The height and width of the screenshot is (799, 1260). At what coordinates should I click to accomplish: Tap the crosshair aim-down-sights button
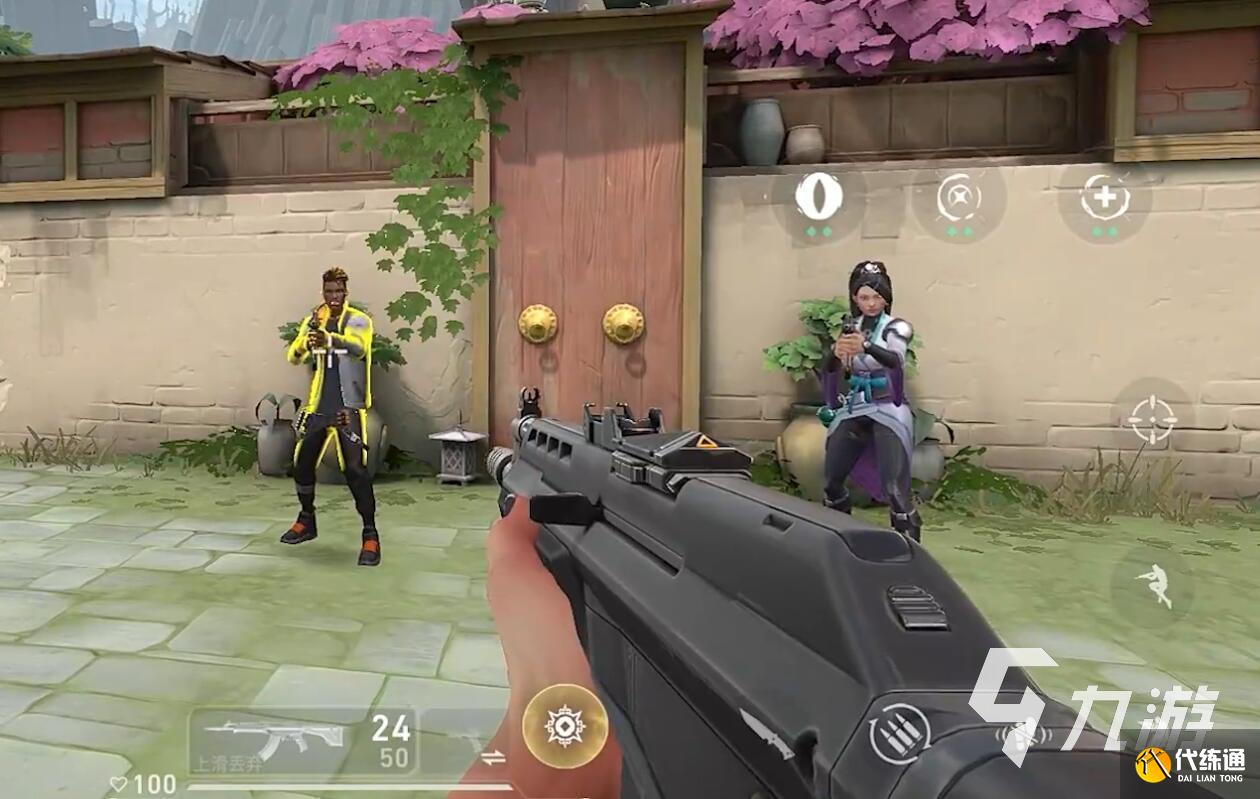click(x=1152, y=420)
